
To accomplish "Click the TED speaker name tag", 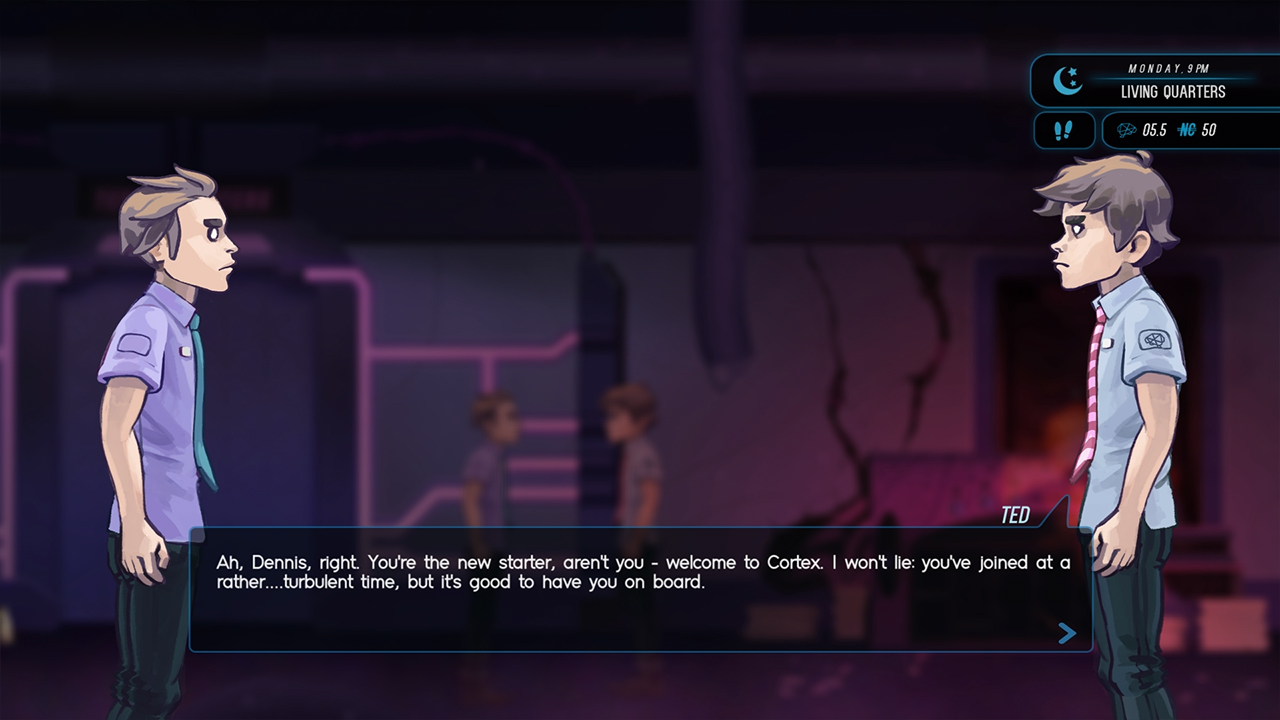I will tap(1016, 514).
